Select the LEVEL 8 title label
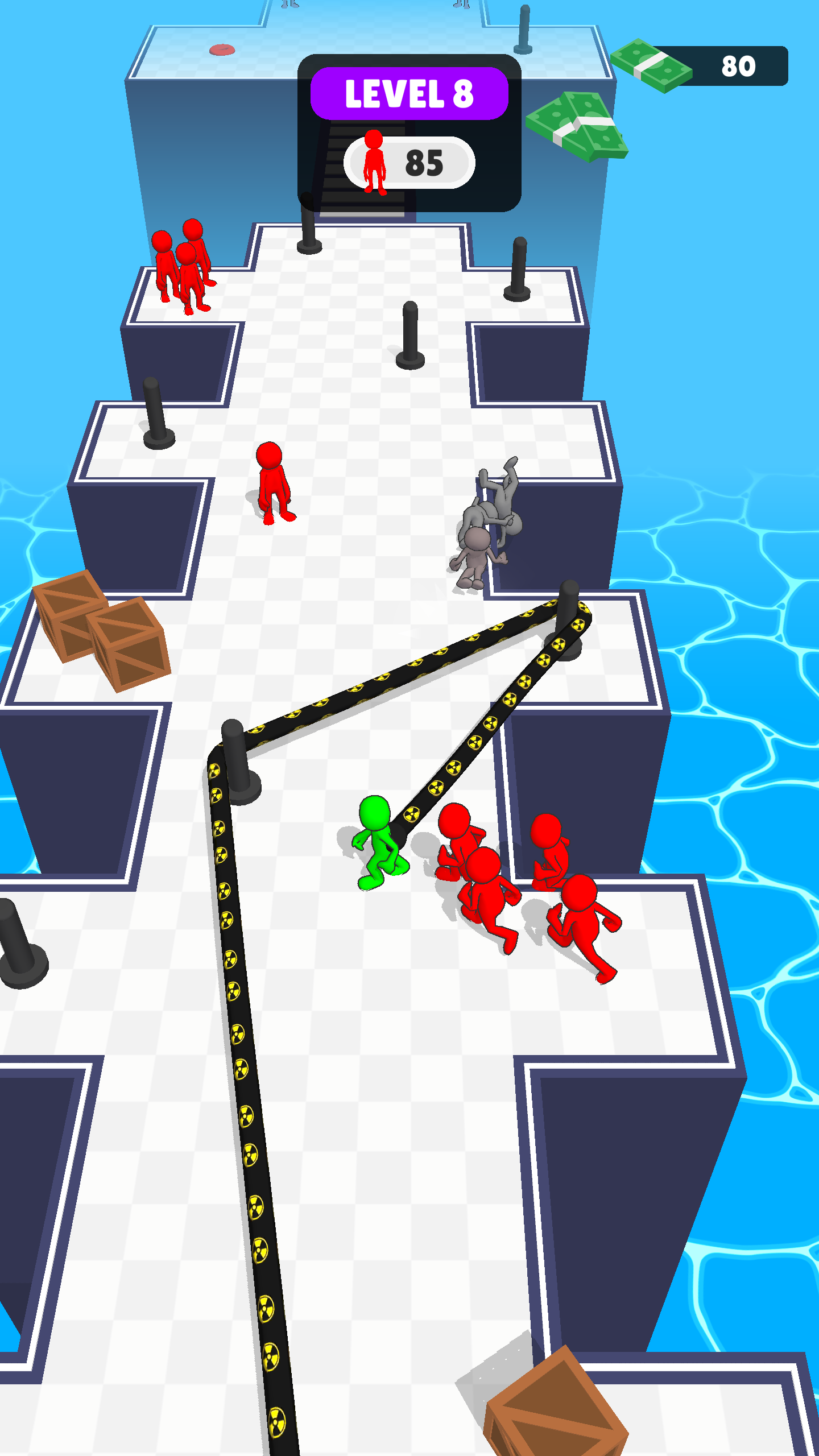The width and height of the screenshot is (819, 1456). point(409,94)
